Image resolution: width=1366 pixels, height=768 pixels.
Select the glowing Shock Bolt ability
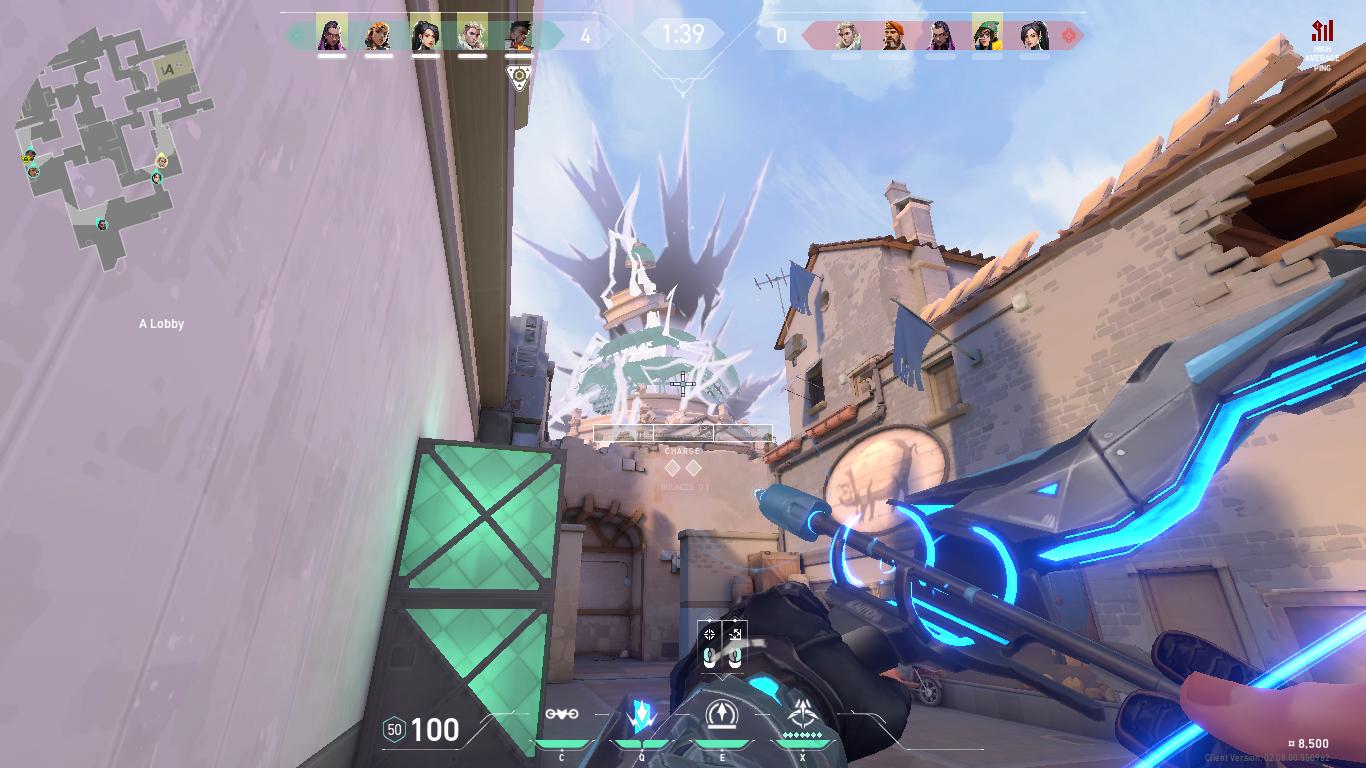641,715
